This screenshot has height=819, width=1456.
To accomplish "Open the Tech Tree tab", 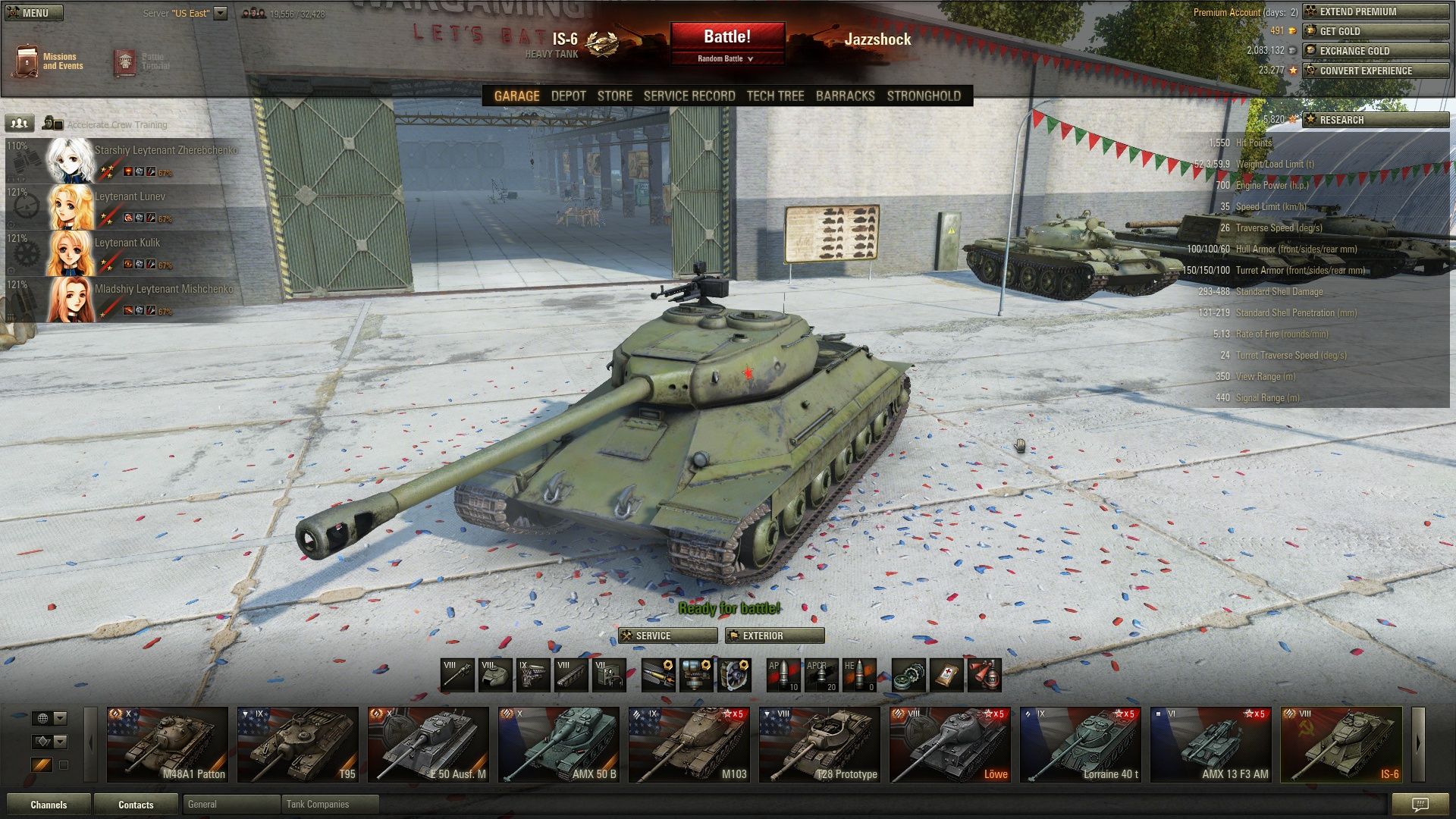I will click(775, 96).
